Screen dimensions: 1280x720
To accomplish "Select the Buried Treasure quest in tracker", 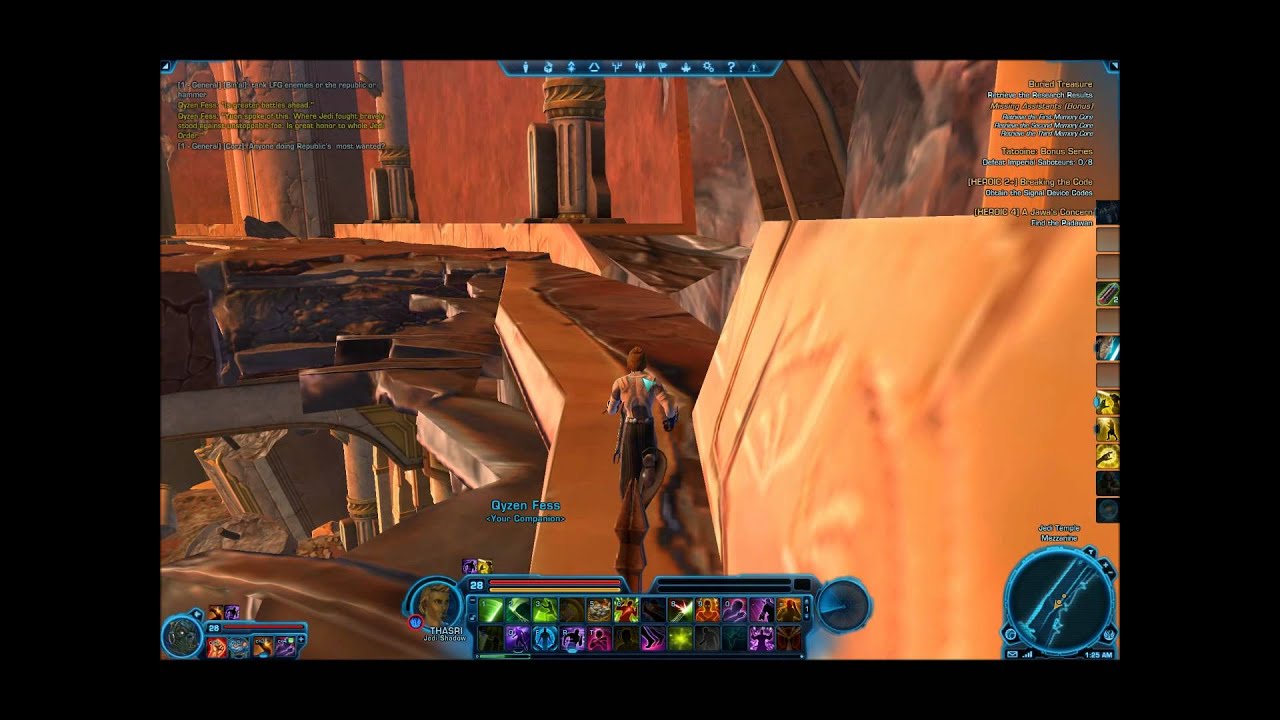I will [x=1060, y=85].
